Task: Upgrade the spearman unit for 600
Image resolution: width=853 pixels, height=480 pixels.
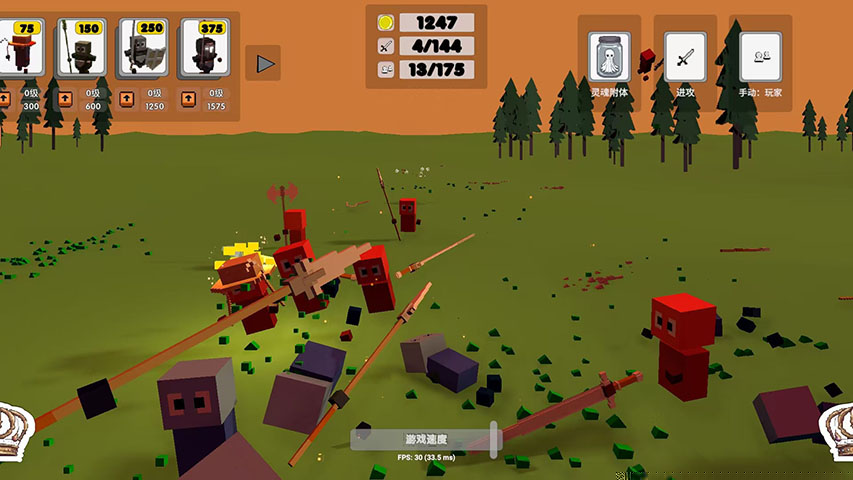Action: coord(65,99)
